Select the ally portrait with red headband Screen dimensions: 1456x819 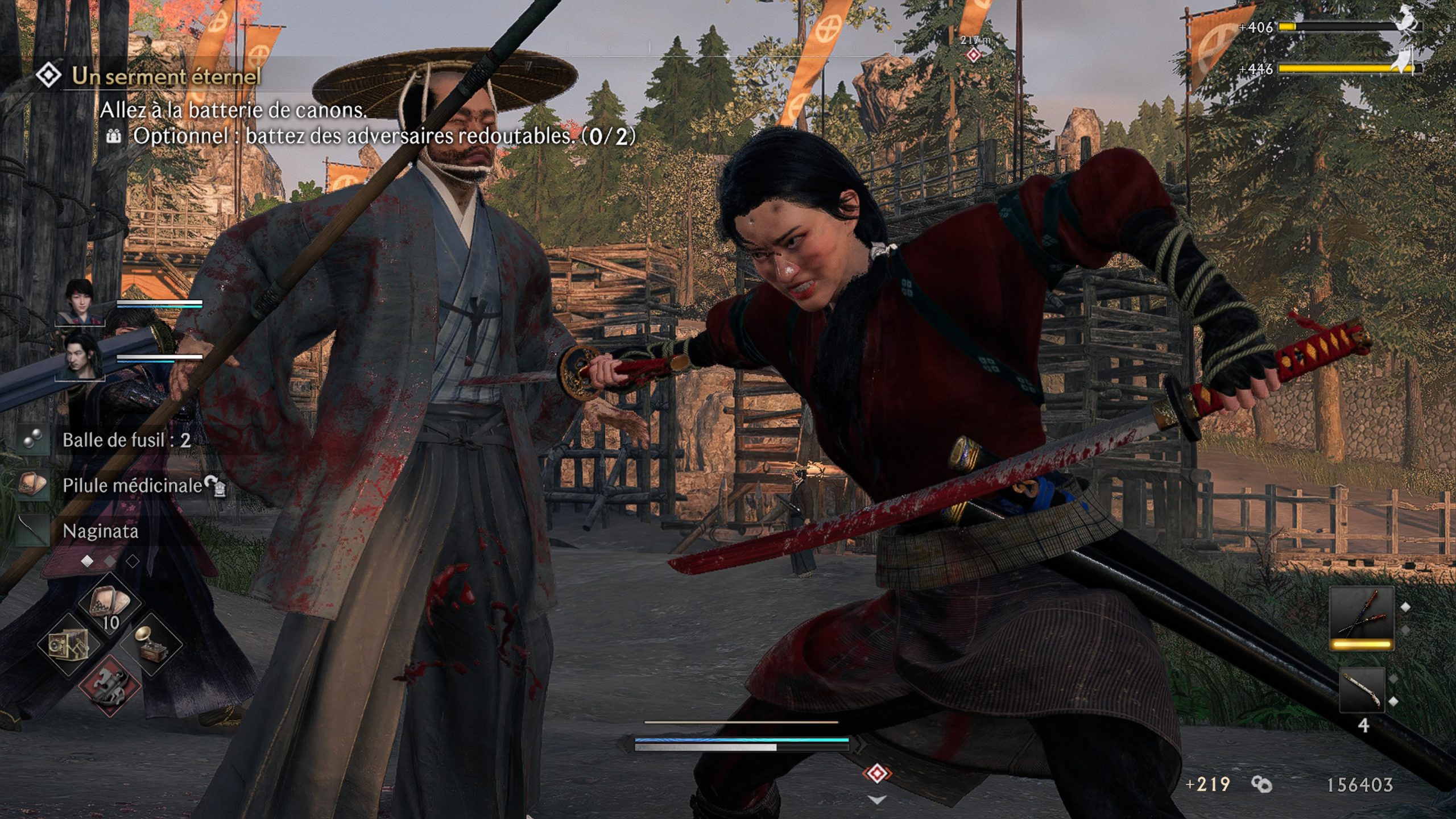tap(80, 302)
